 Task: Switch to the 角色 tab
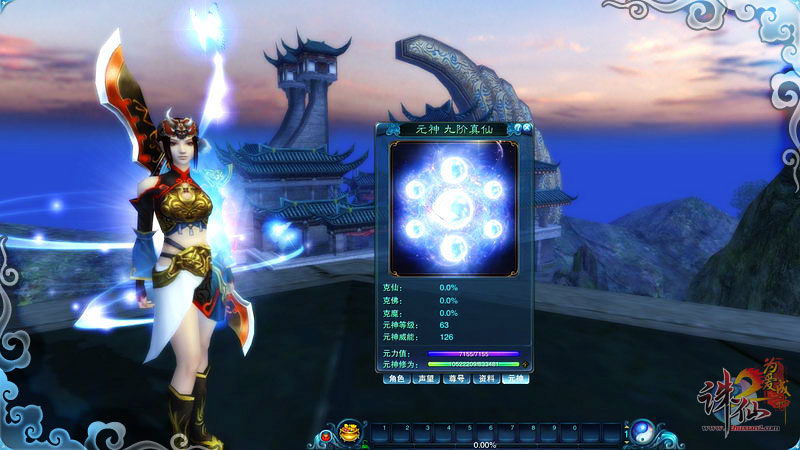click(396, 380)
